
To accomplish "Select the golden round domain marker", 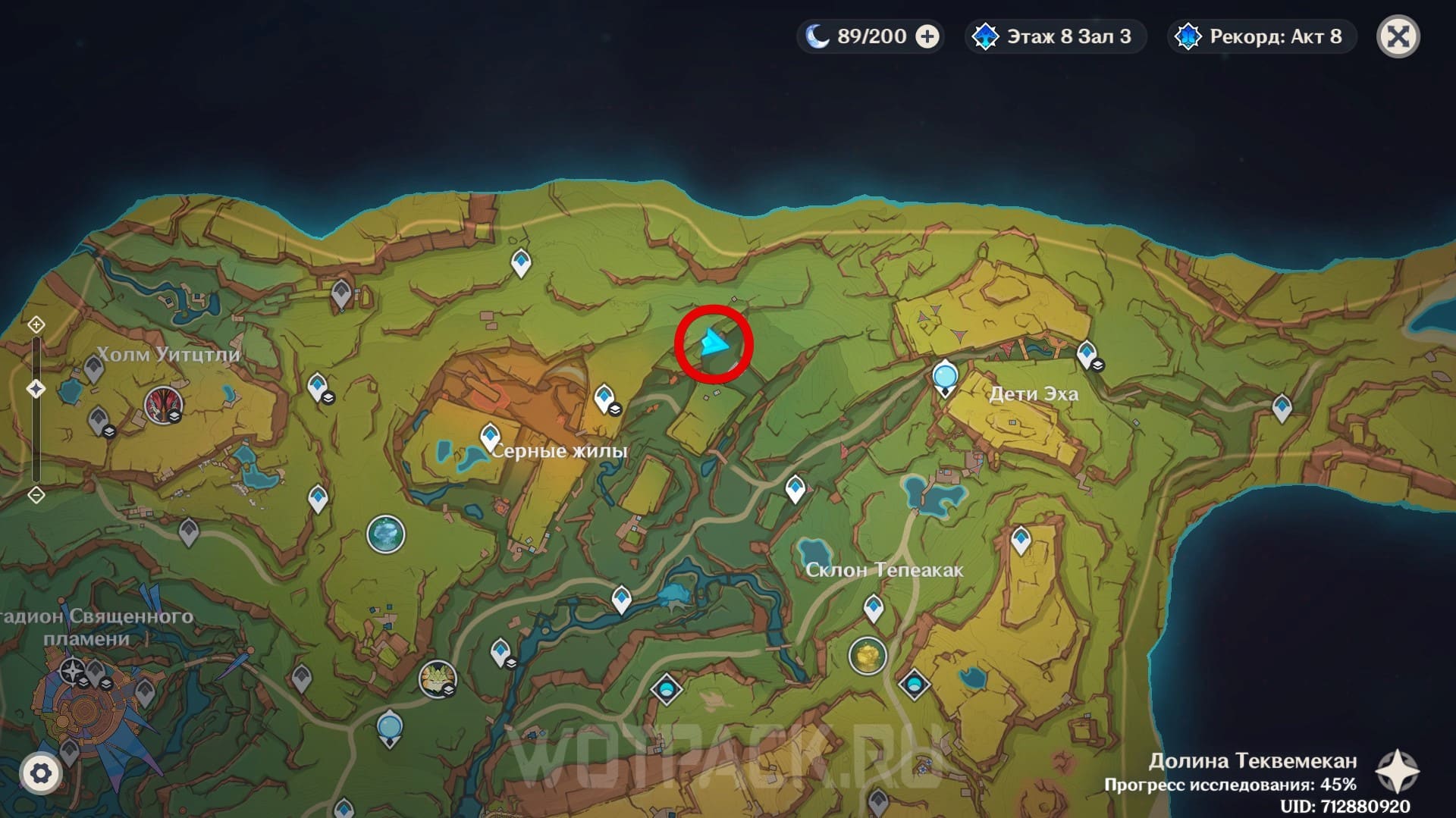I will click(868, 656).
